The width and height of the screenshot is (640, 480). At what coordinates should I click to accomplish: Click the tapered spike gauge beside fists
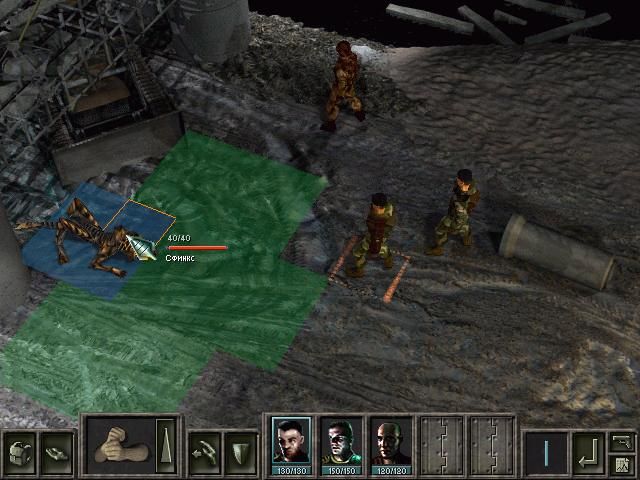[164, 444]
